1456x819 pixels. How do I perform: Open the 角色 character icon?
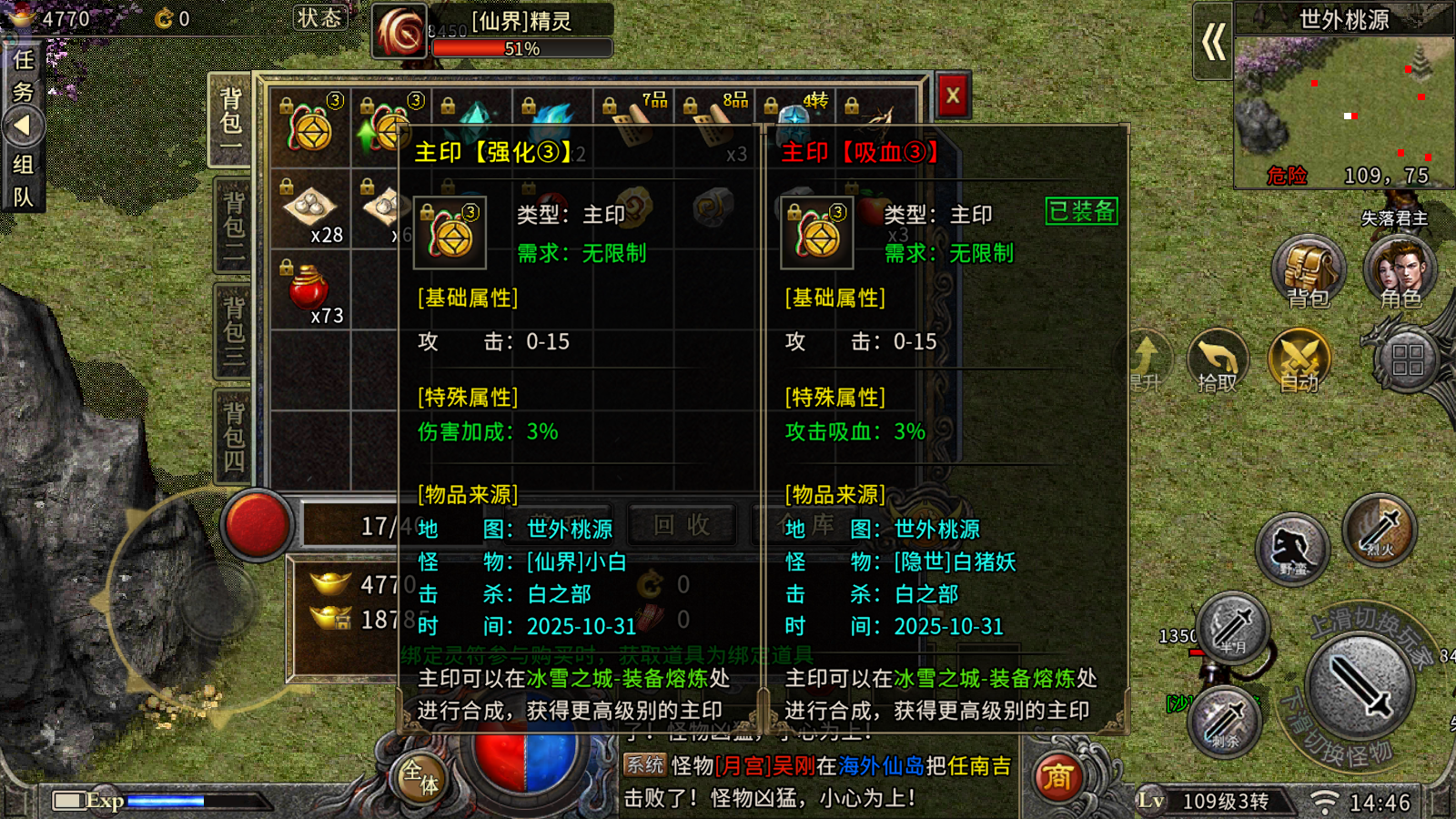pyautogui.click(x=1400, y=271)
